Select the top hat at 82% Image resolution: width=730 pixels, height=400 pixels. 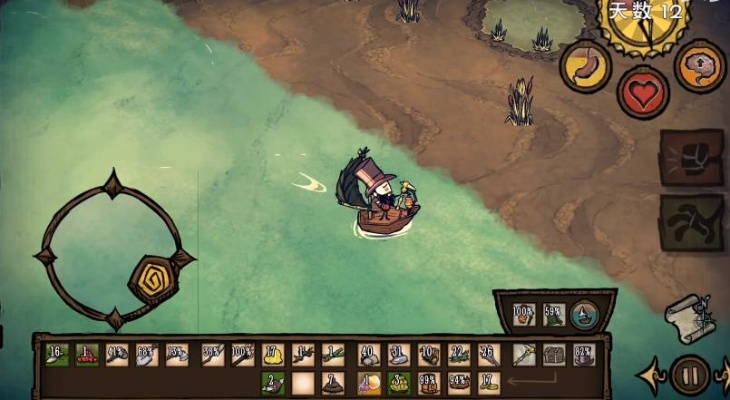point(585,354)
